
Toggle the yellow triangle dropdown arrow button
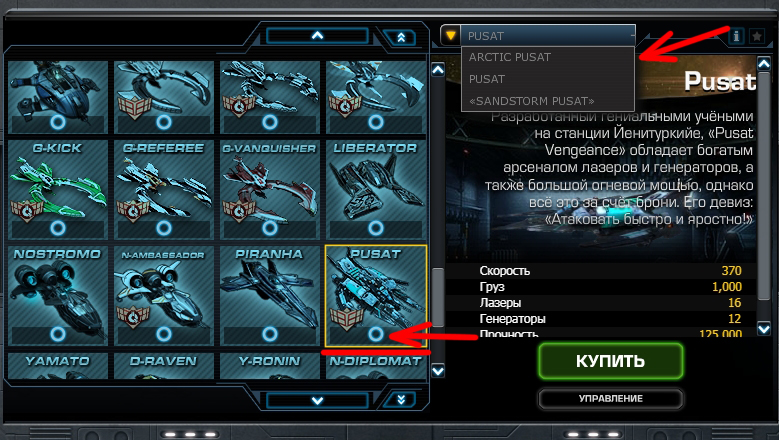pyautogui.click(x=450, y=35)
